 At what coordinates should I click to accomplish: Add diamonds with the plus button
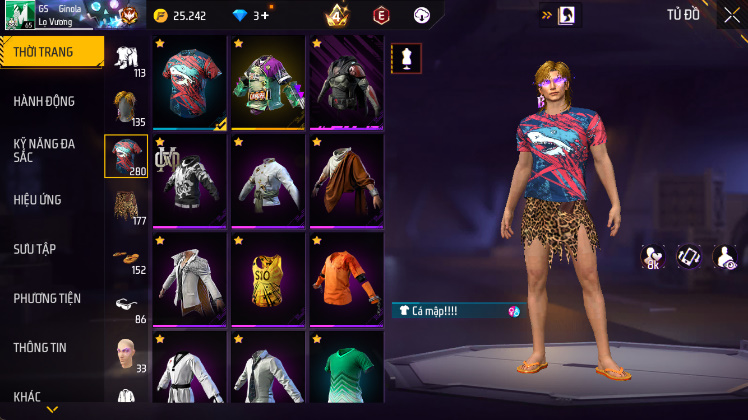pos(263,16)
